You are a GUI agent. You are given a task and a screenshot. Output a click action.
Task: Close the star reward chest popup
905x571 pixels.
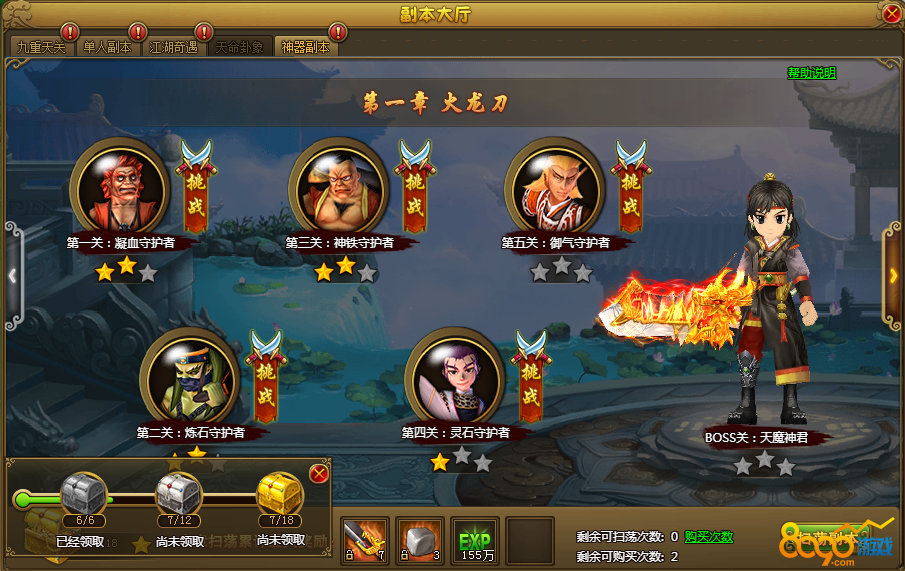(x=319, y=473)
